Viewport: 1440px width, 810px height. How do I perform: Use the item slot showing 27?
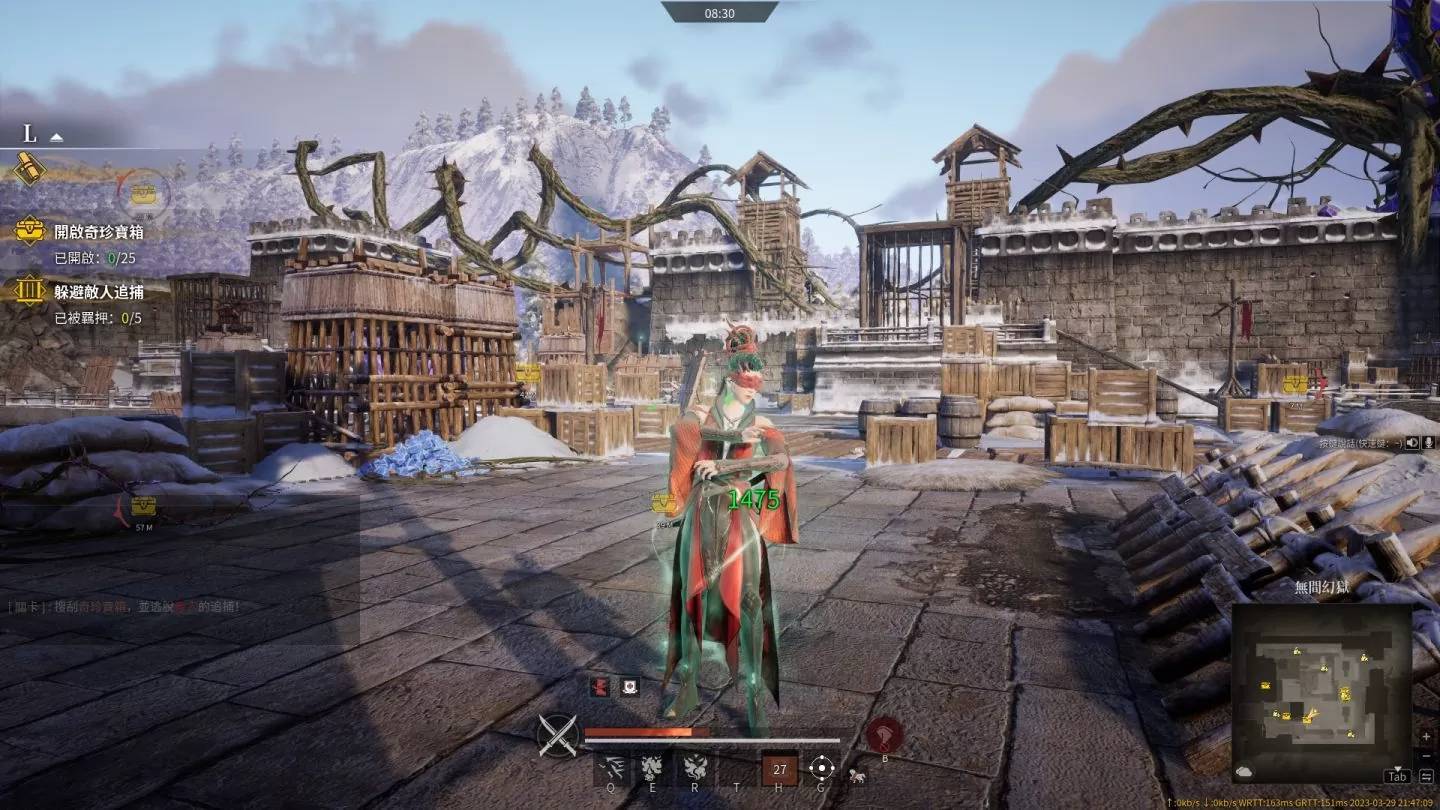pyautogui.click(x=780, y=769)
